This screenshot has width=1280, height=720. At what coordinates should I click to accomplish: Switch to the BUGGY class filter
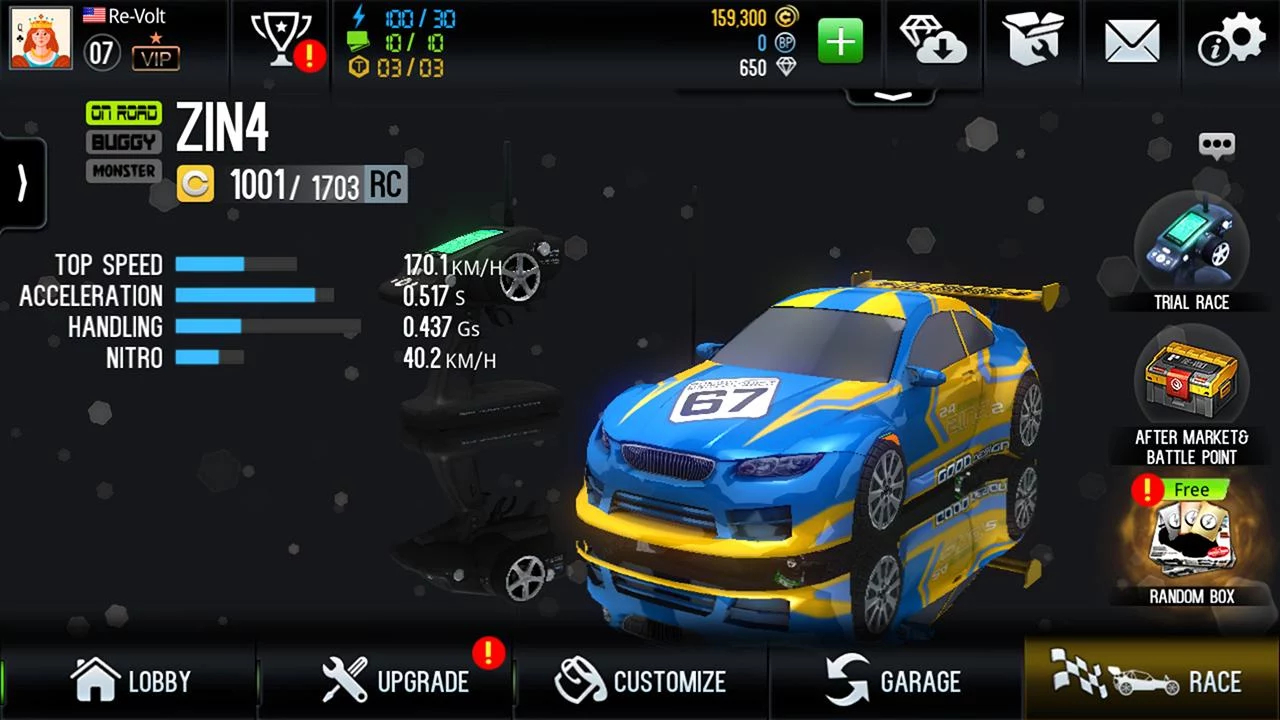122,141
